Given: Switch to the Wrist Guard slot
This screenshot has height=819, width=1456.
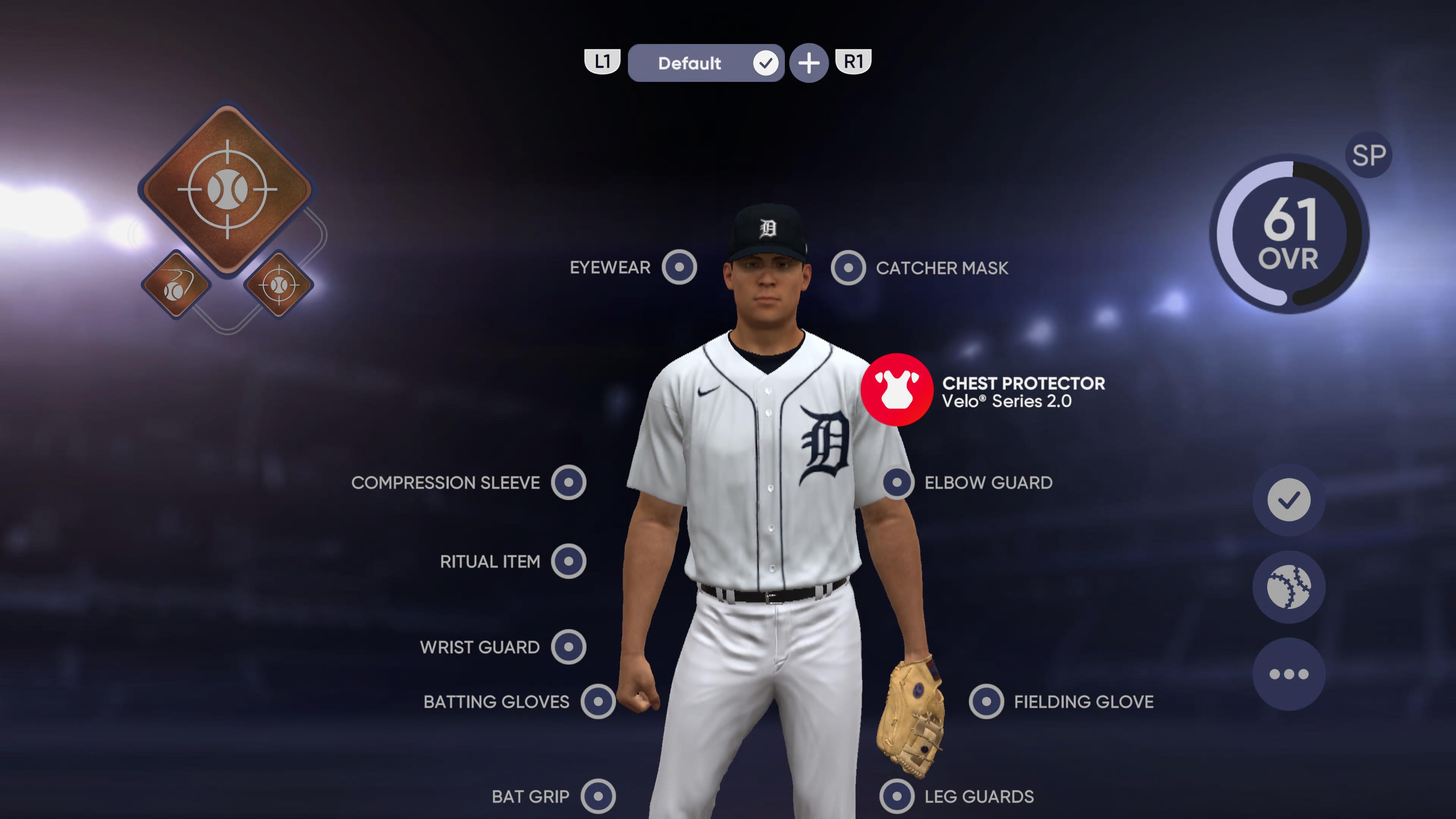Looking at the screenshot, I should (569, 647).
